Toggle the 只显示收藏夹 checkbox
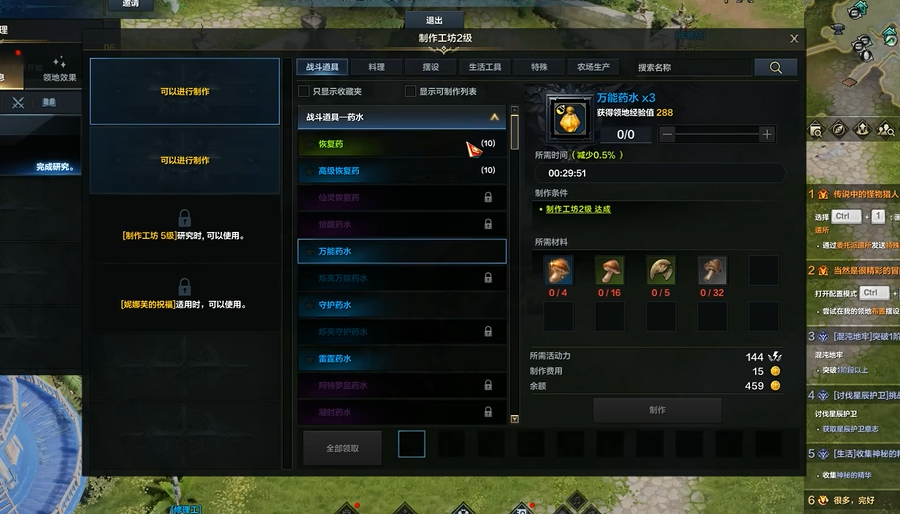900x514 pixels. point(304,92)
